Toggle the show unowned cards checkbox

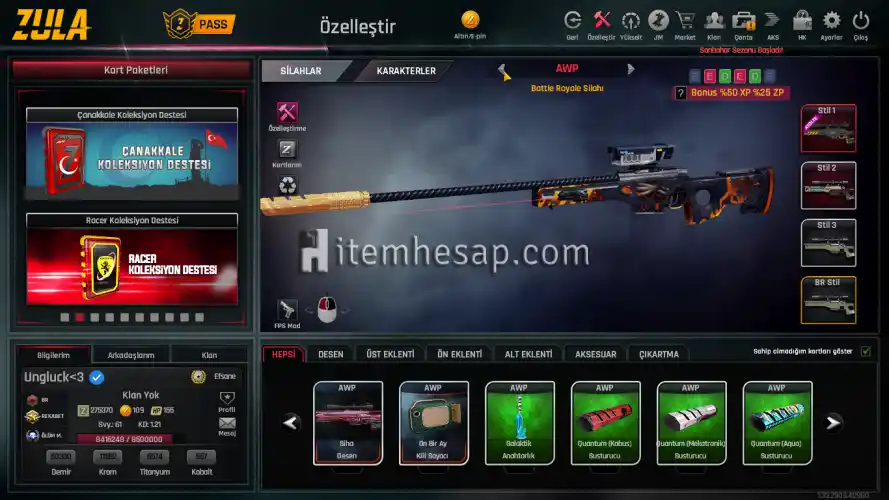tap(865, 351)
